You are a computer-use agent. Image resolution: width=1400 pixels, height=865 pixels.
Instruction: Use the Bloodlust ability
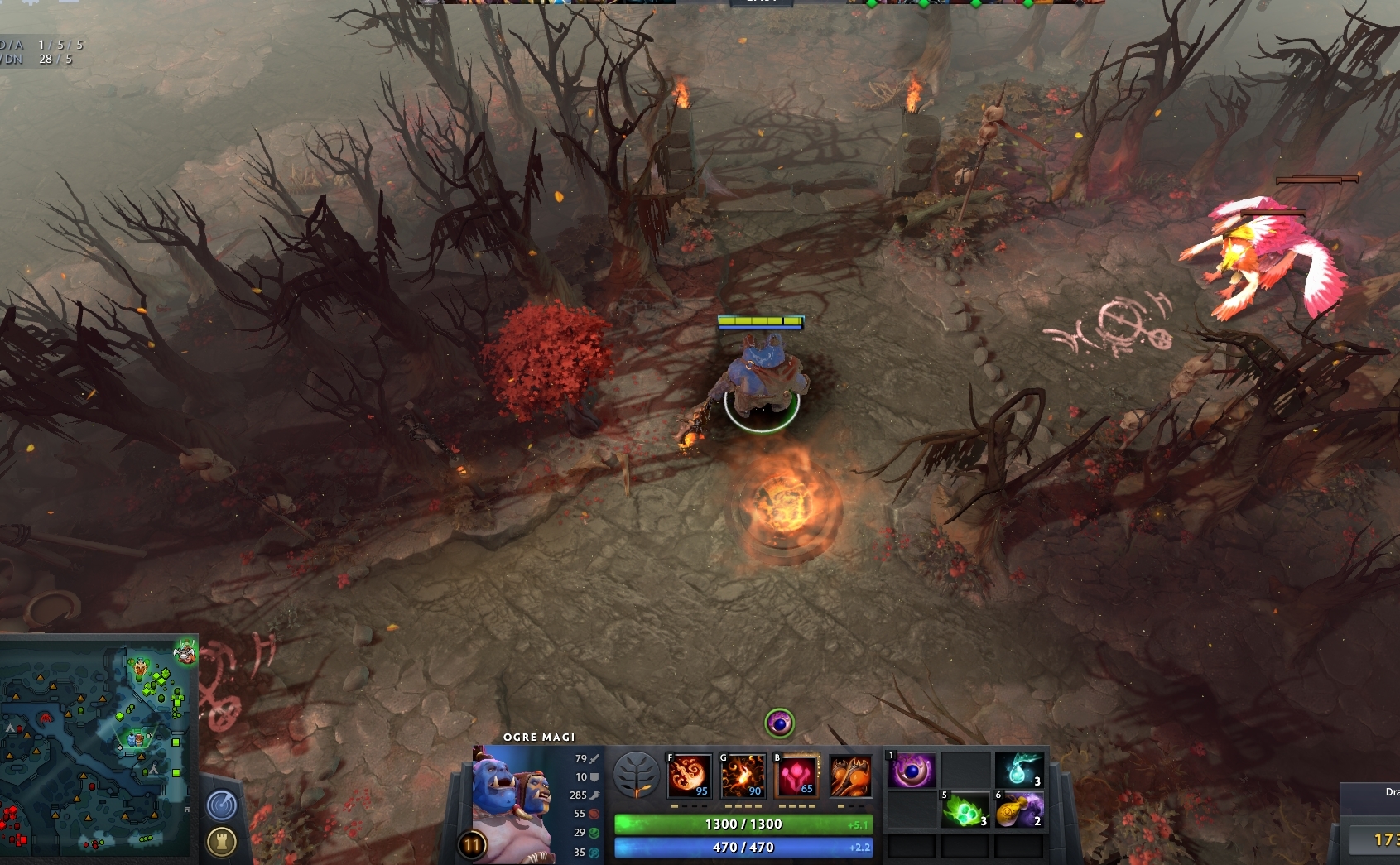[796, 776]
